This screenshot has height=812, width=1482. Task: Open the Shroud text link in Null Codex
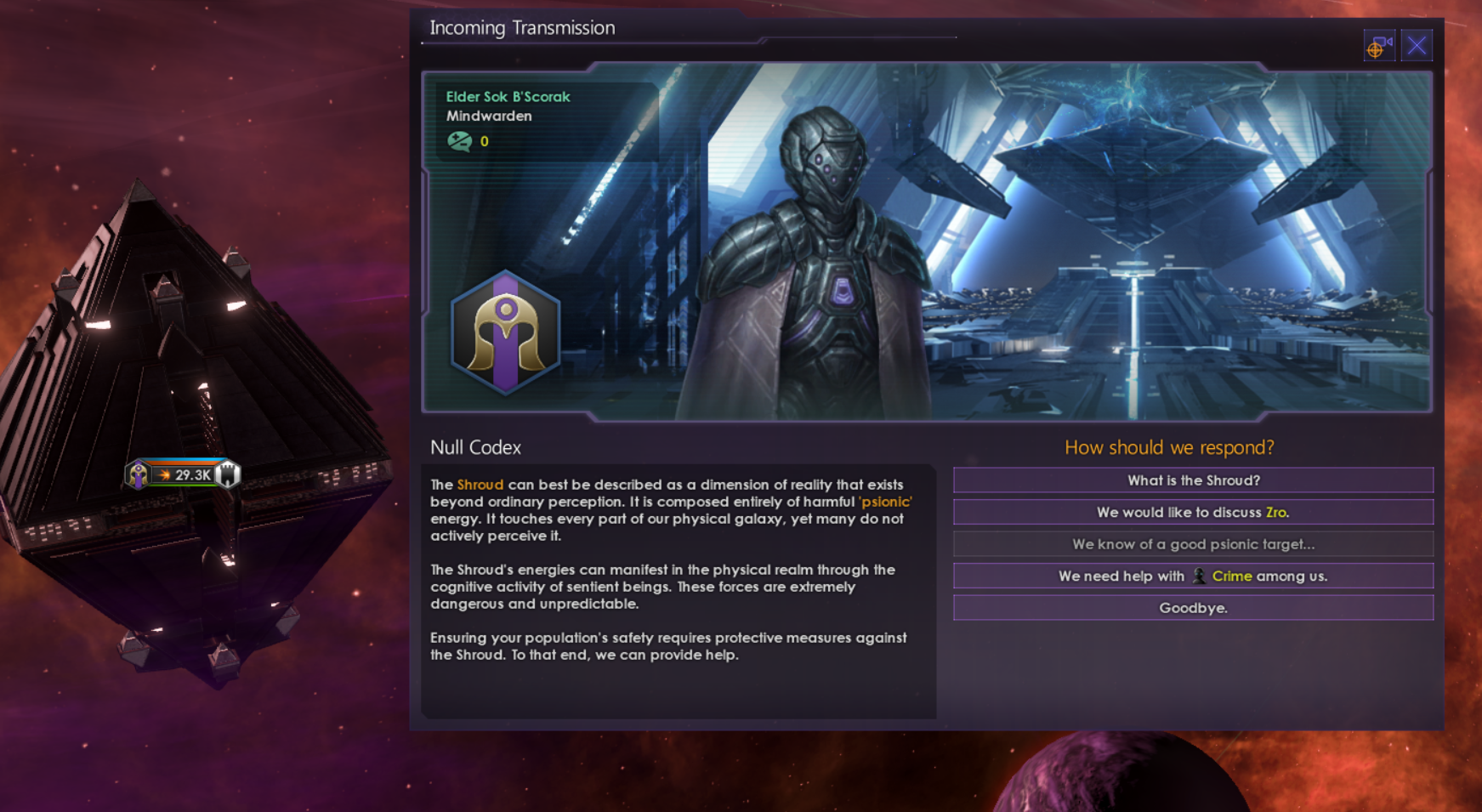[480, 484]
